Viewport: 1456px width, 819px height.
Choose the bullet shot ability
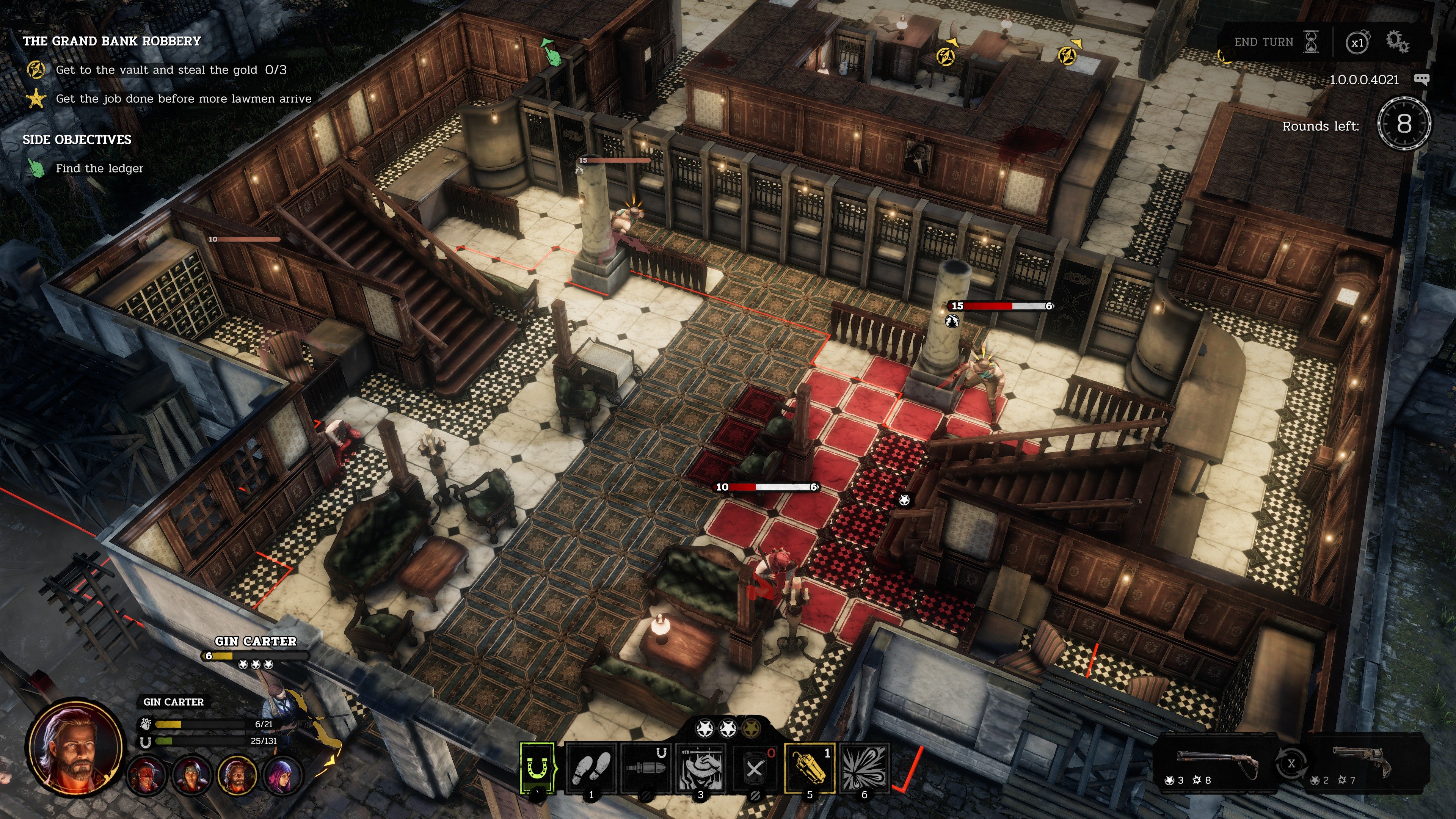[x=645, y=768]
